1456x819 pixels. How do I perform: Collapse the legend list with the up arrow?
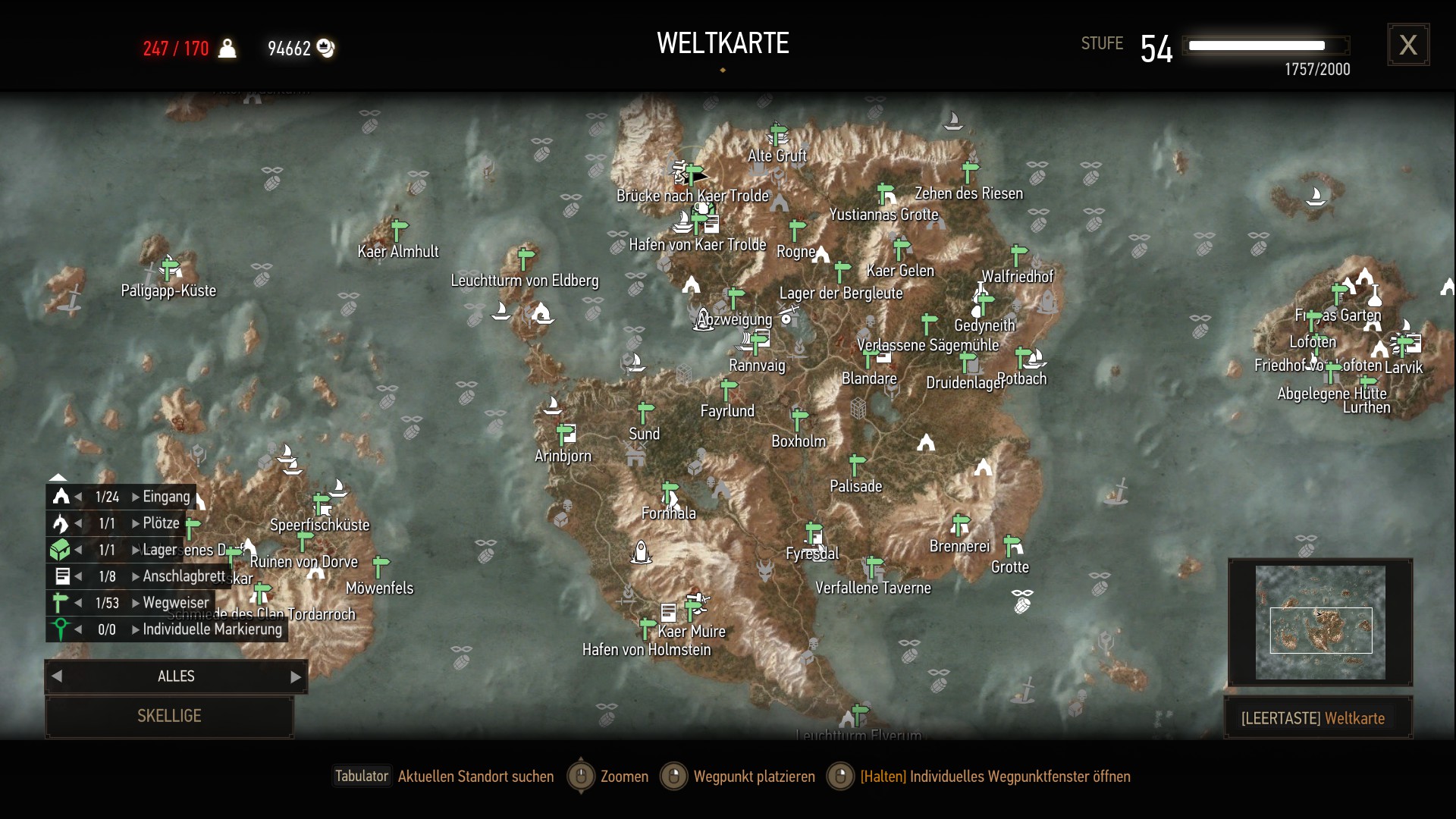[x=58, y=477]
